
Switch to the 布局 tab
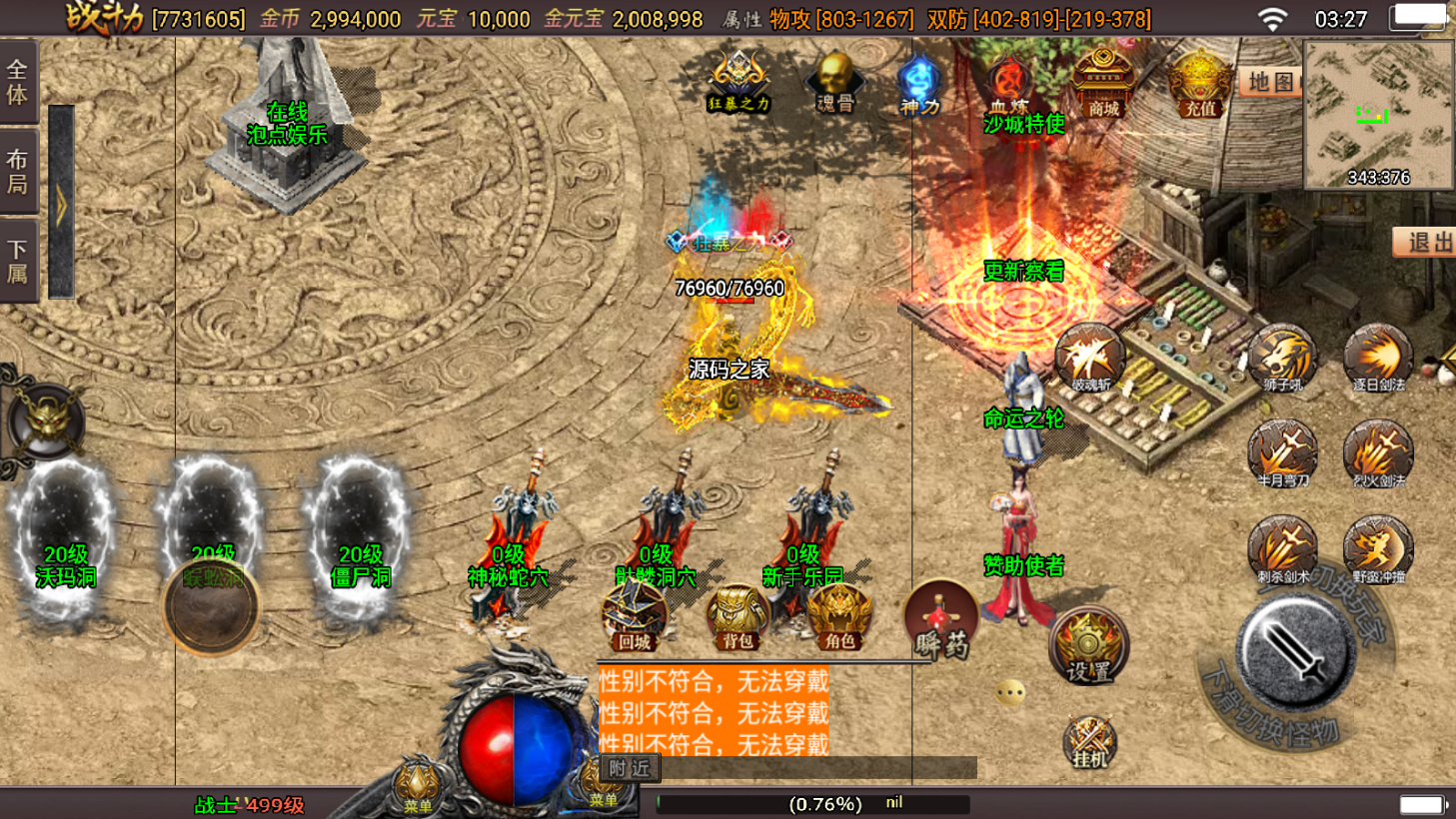[18, 172]
